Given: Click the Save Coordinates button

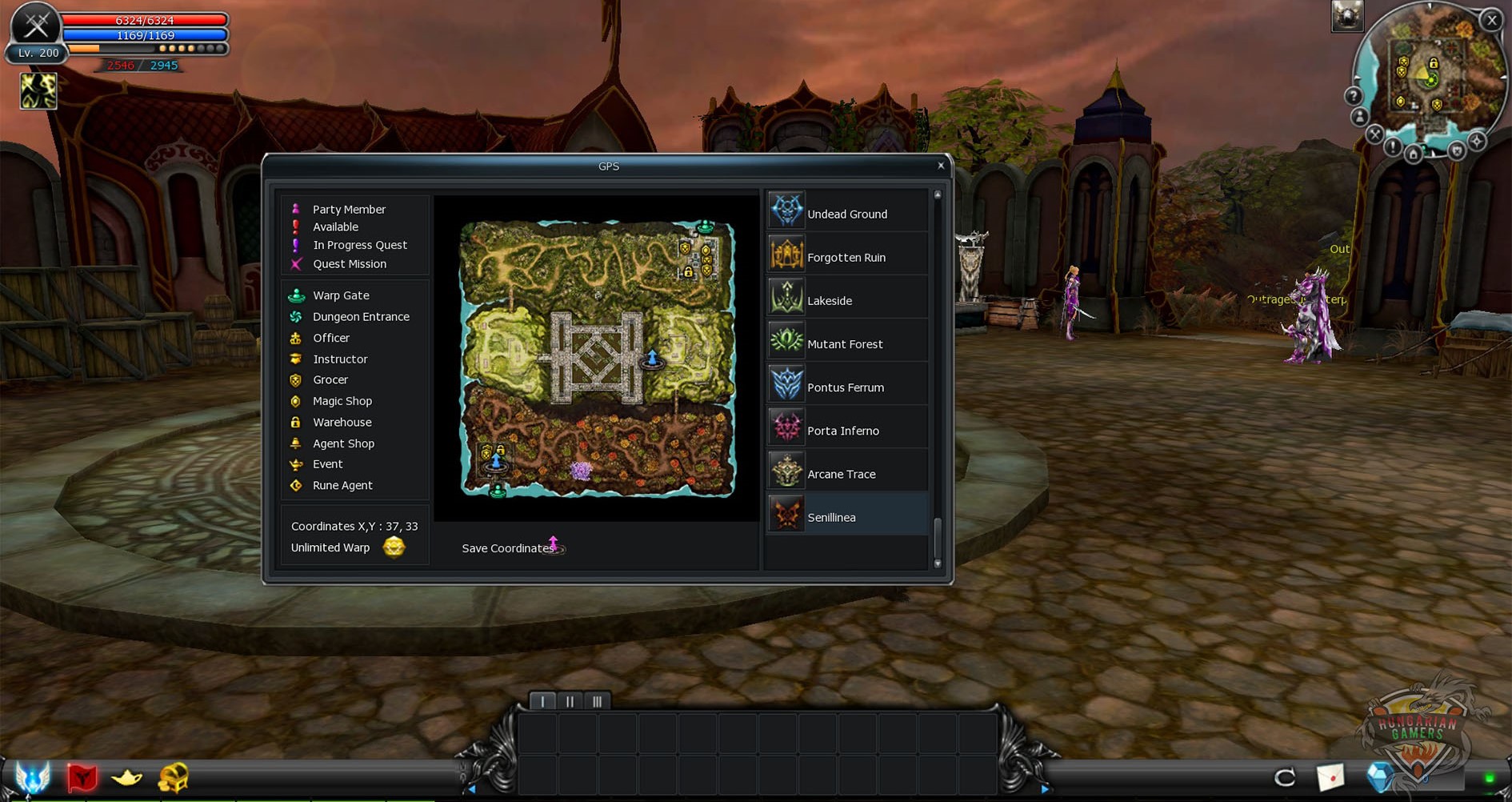Looking at the screenshot, I should click(x=509, y=548).
